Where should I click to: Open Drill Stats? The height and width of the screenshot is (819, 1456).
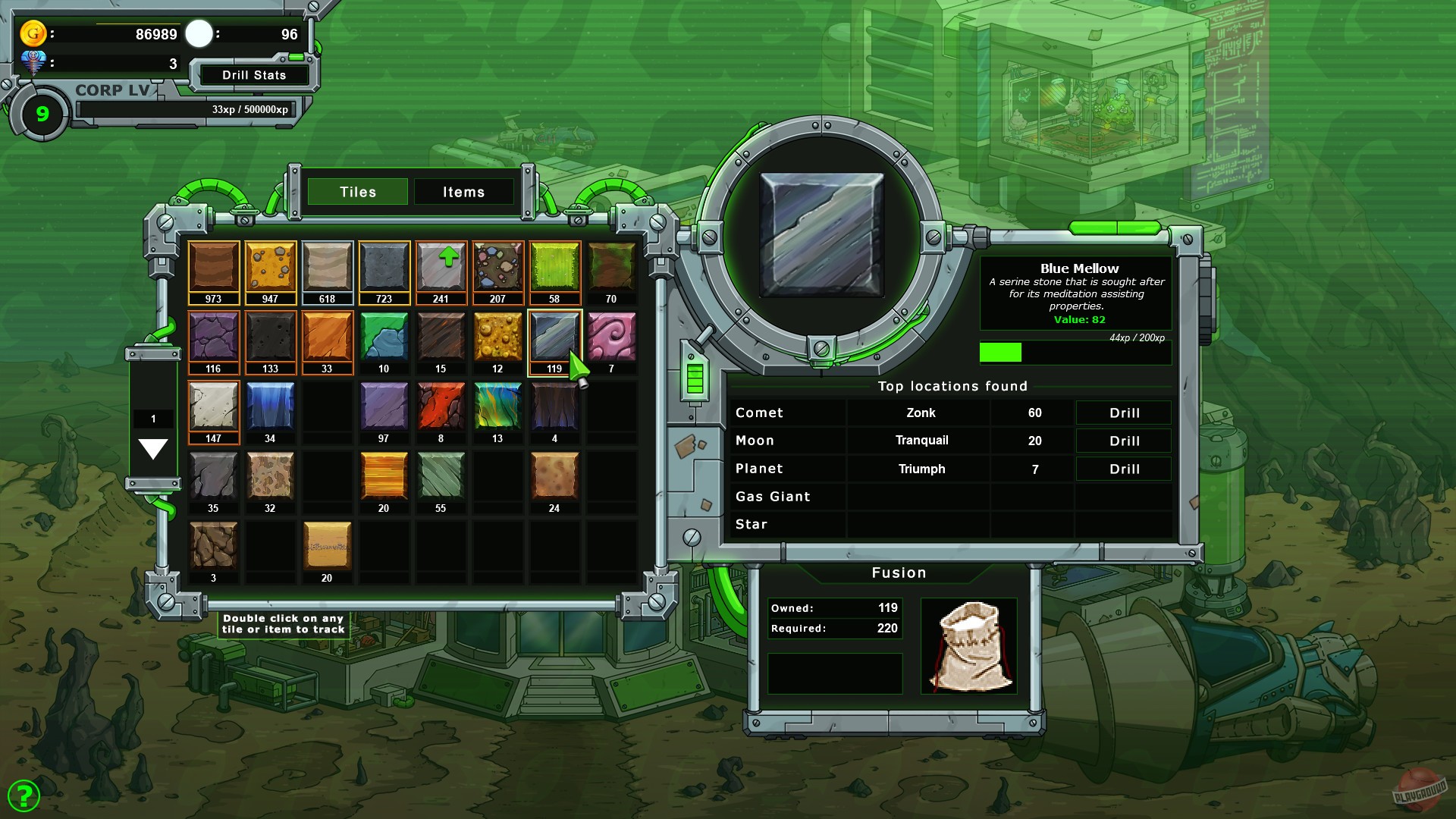(x=253, y=75)
